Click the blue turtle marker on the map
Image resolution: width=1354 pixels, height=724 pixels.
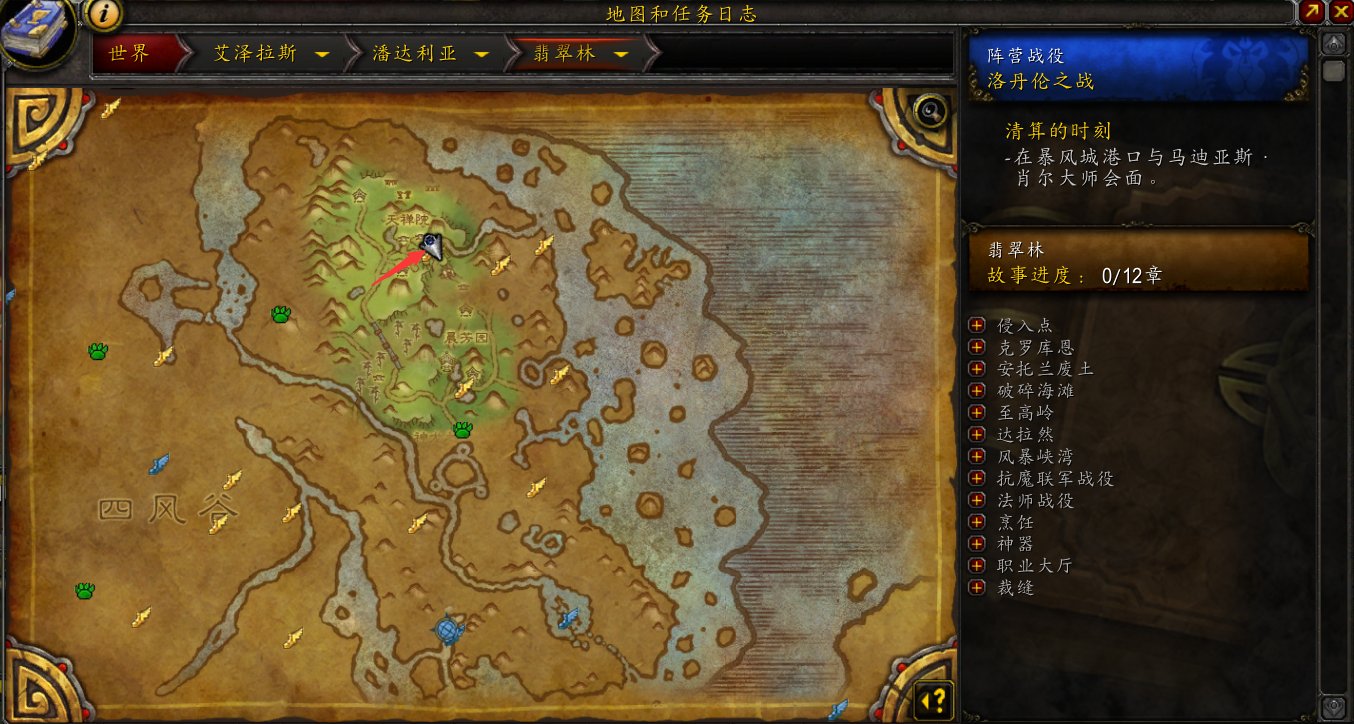(450, 630)
